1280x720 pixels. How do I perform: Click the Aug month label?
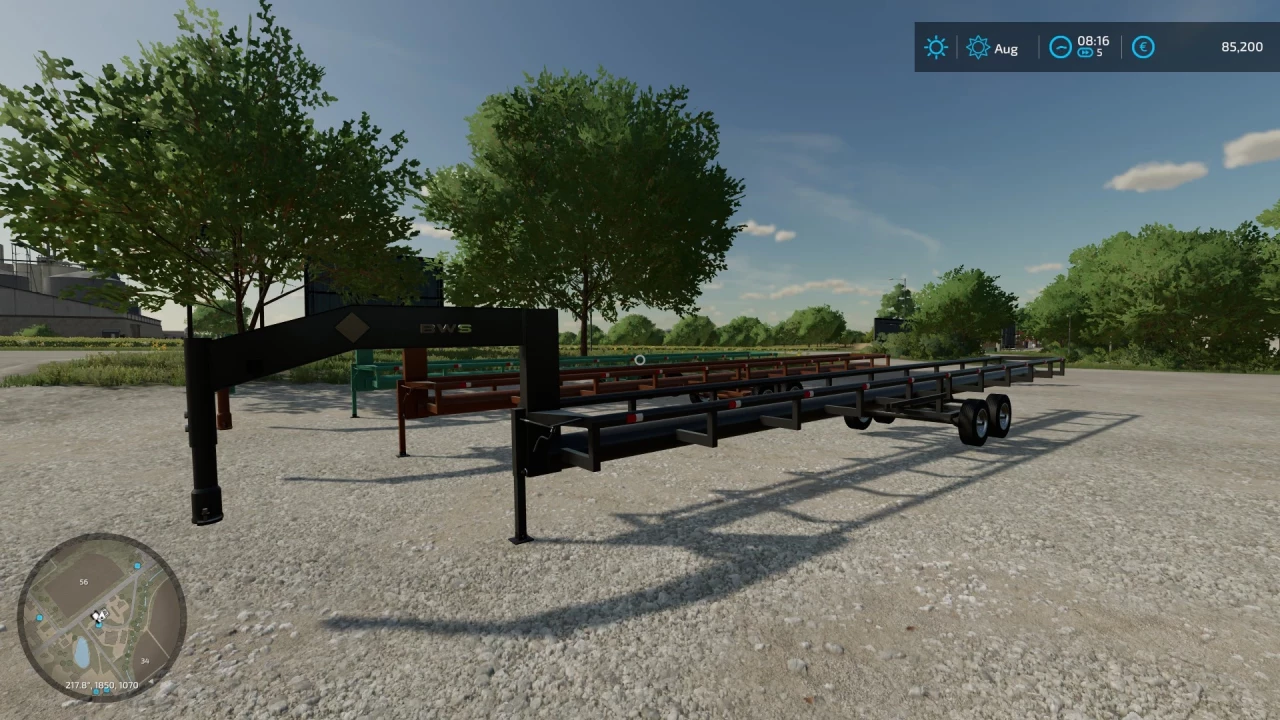point(1007,48)
